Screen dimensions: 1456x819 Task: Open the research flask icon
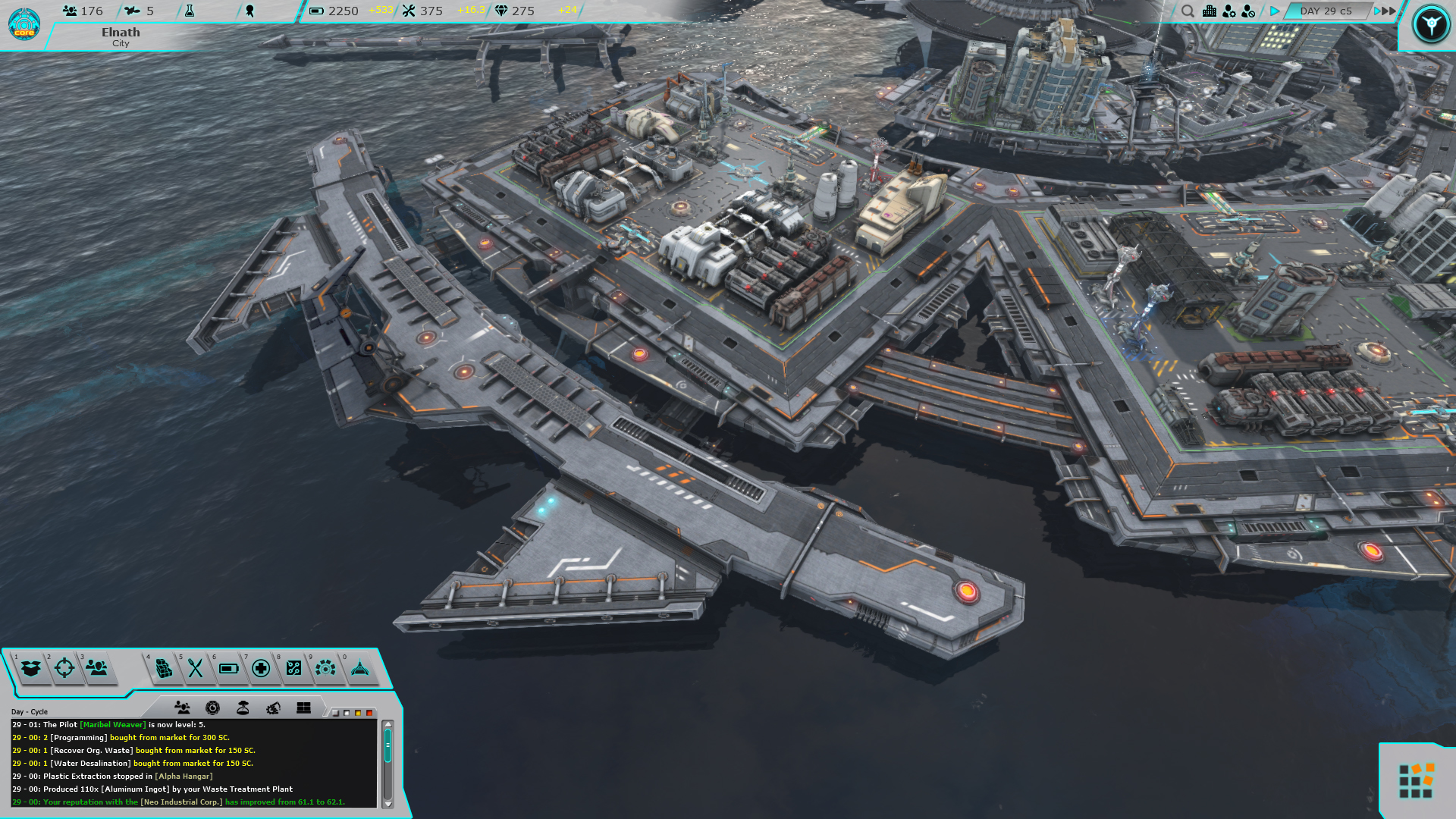click(x=190, y=11)
